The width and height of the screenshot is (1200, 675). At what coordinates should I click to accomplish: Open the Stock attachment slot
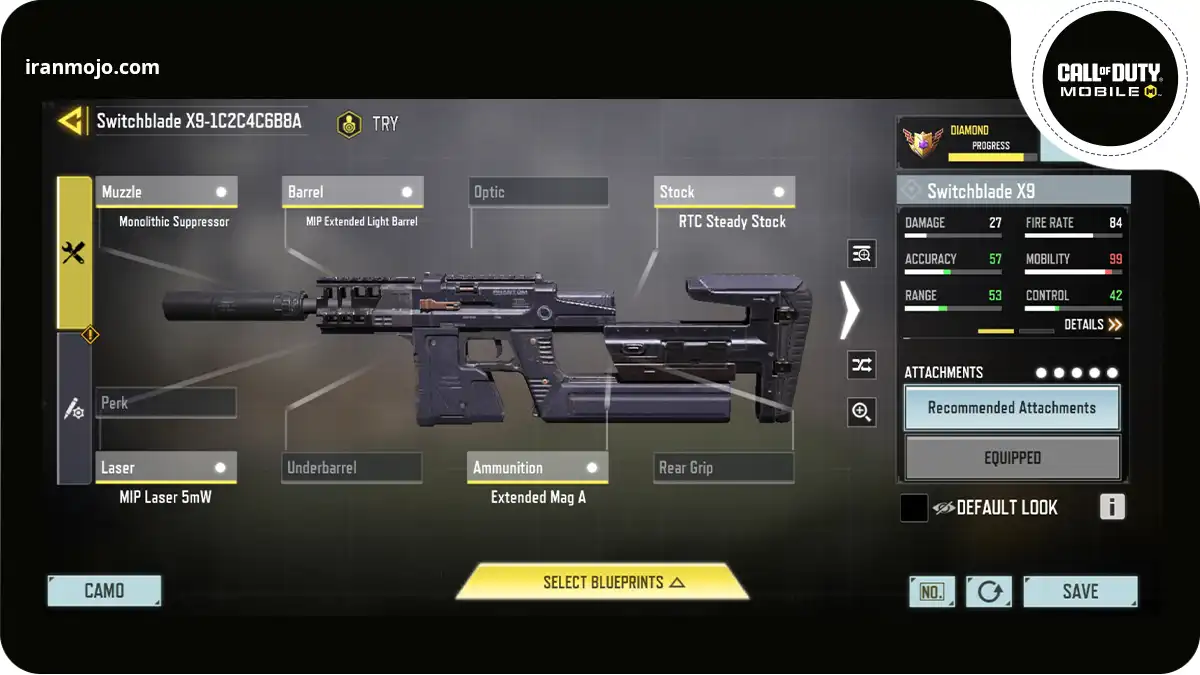(x=725, y=192)
